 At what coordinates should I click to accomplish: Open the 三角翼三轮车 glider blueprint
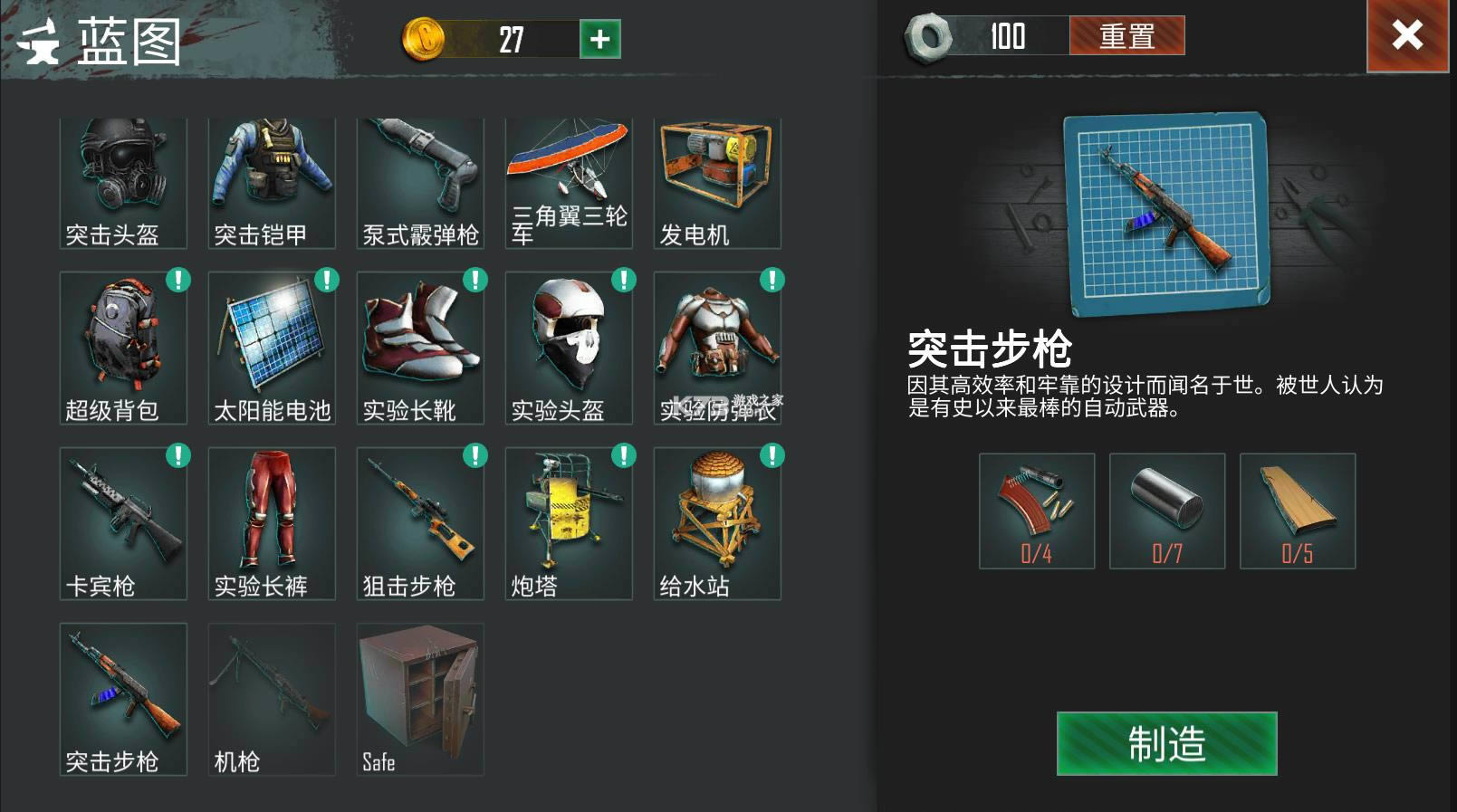pyautogui.click(x=569, y=177)
